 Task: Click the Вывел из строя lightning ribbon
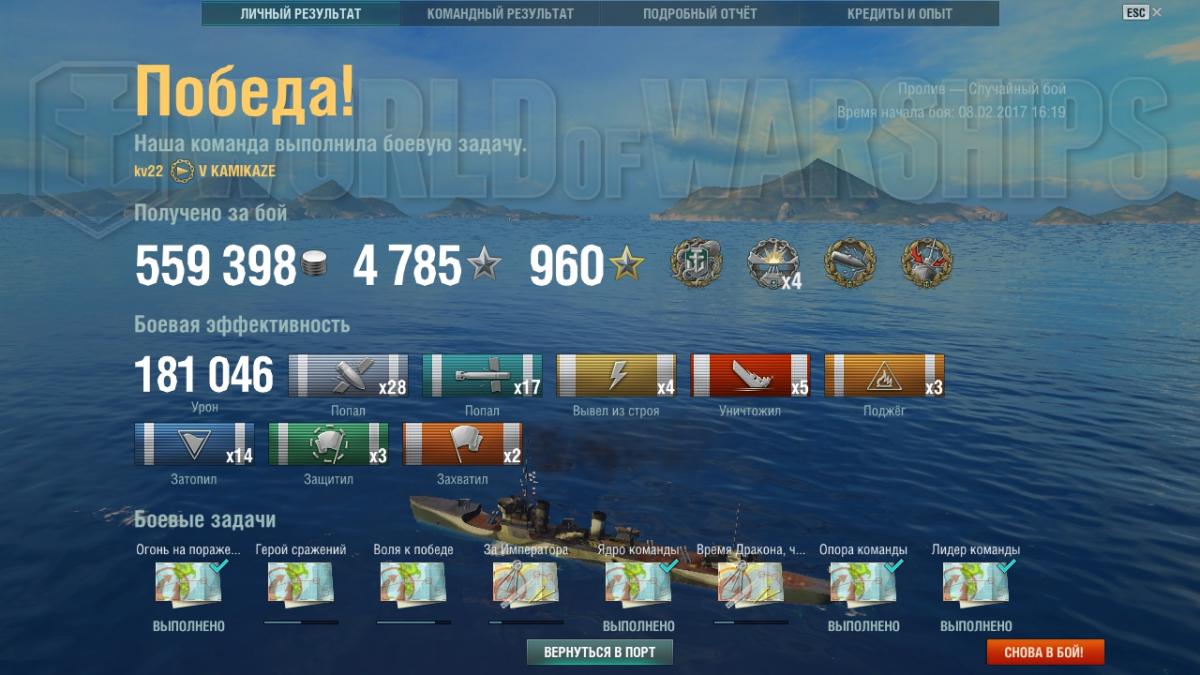coord(616,376)
